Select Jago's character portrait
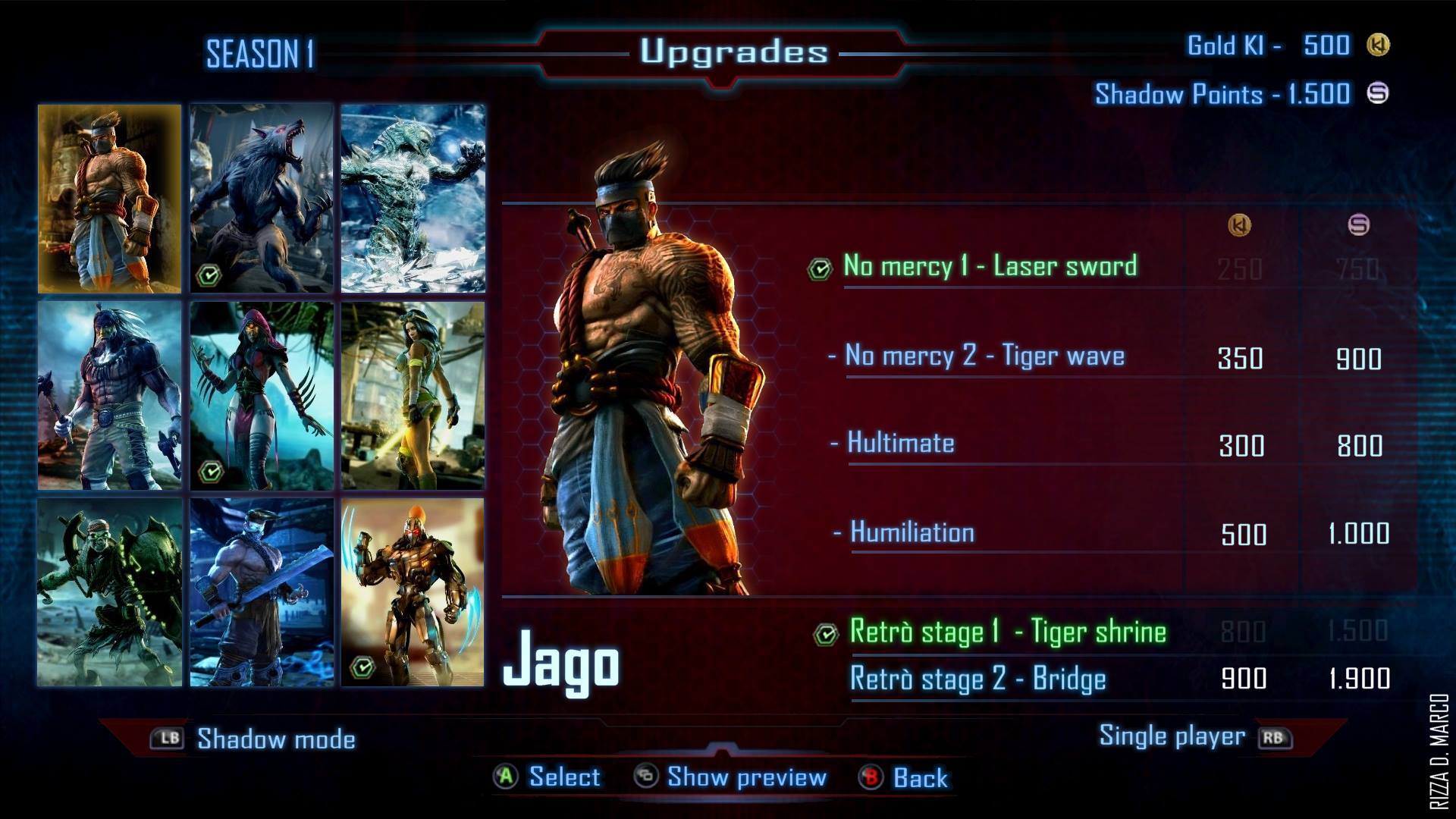The image size is (1456, 819). click(x=110, y=199)
